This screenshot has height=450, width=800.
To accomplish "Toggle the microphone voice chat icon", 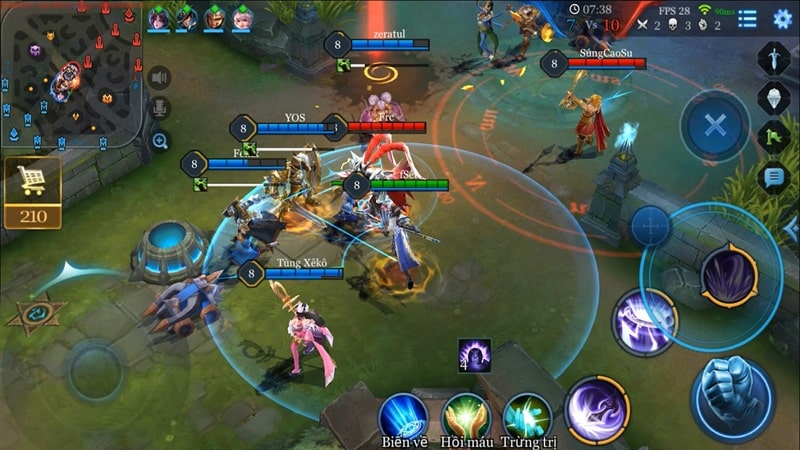I will click(x=159, y=109).
